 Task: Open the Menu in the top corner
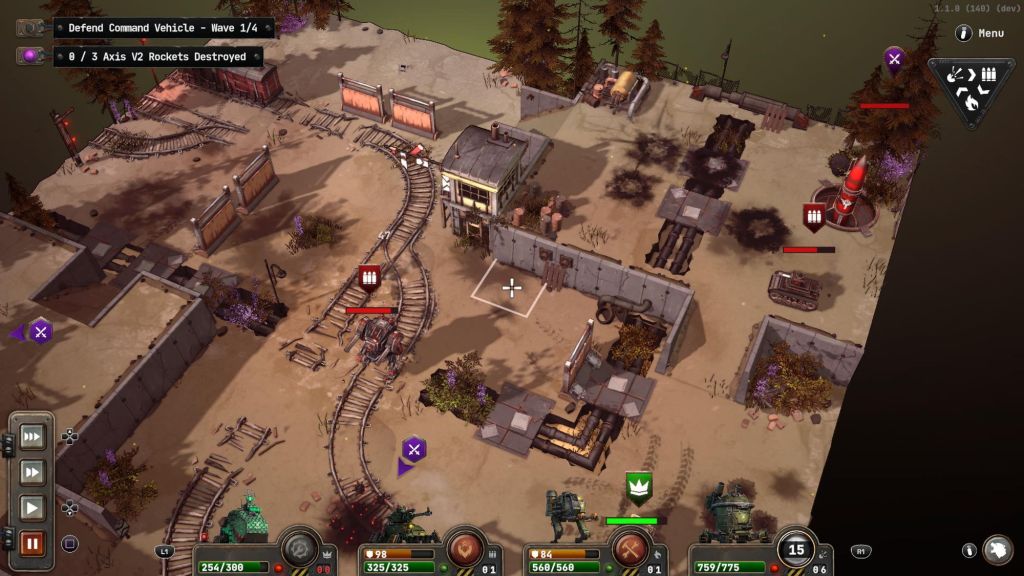point(979,33)
